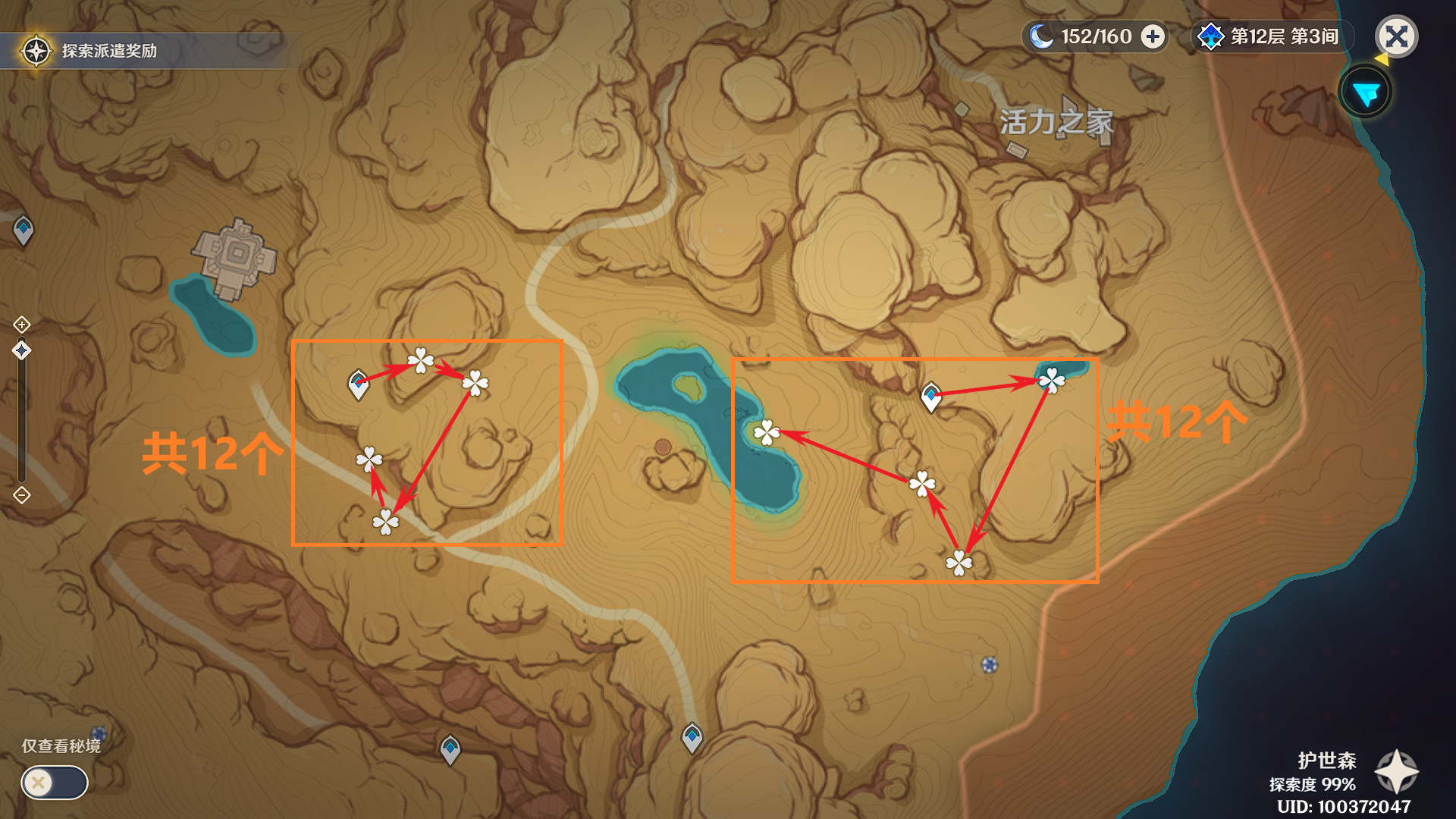Add Original Resin with the plus button
The height and width of the screenshot is (819, 1456).
pyautogui.click(x=1153, y=36)
